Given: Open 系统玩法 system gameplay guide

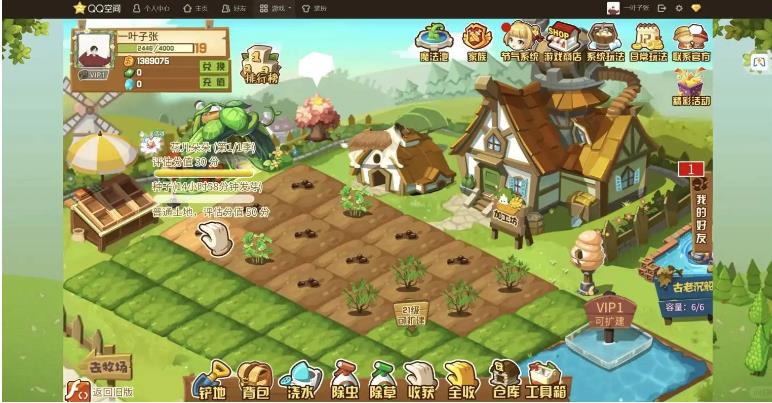Looking at the screenshot, I should [604, 43].
